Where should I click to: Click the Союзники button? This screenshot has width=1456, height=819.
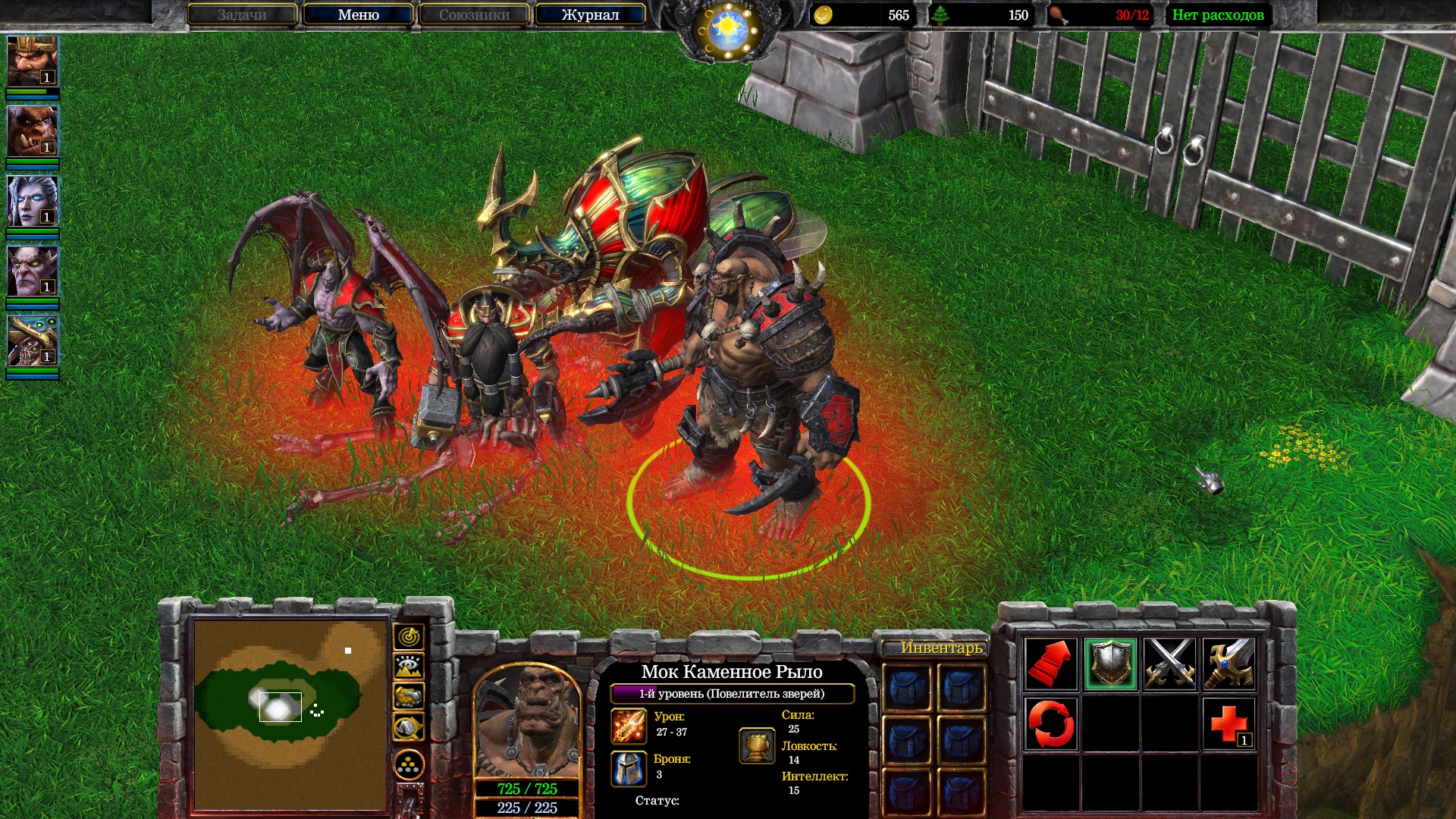coord(474,15)
